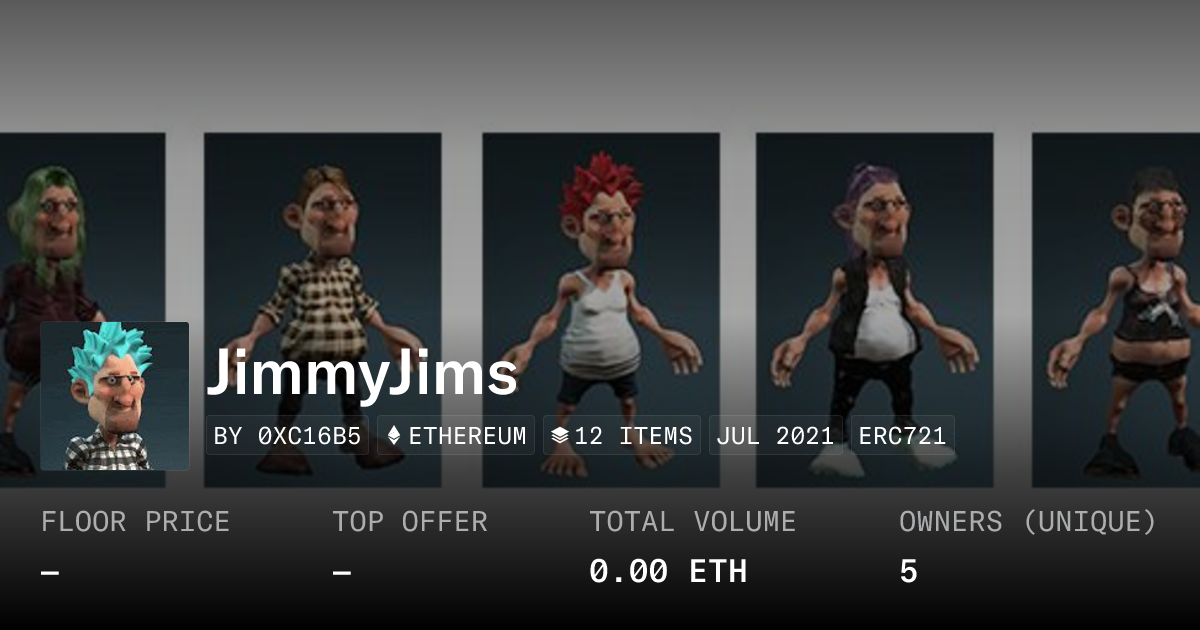Click the creator tag BY 0XC16B5
Viewport: 1200px width, 630px height.
(x=287, y=436)
